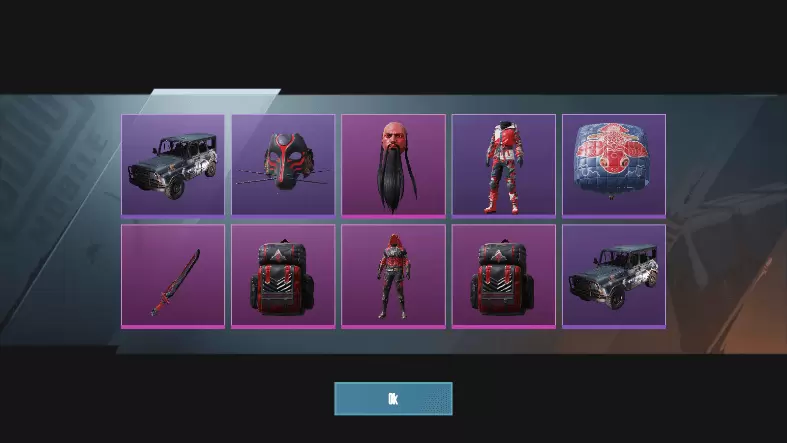Select the red katana sword tile
Image resolution: width=787 pixels, height=443 pixels.
tap(173, 275)
